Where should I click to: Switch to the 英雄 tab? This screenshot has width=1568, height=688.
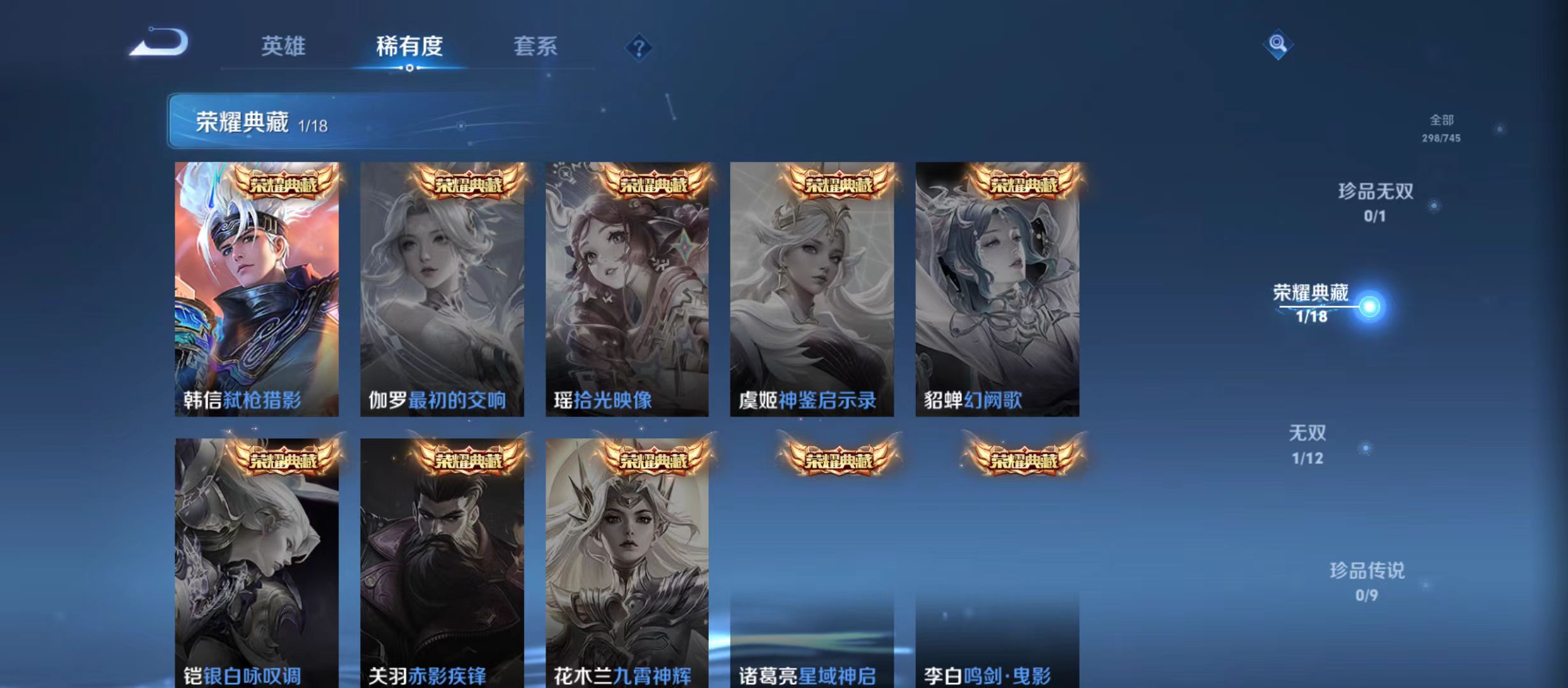point(283,47)
